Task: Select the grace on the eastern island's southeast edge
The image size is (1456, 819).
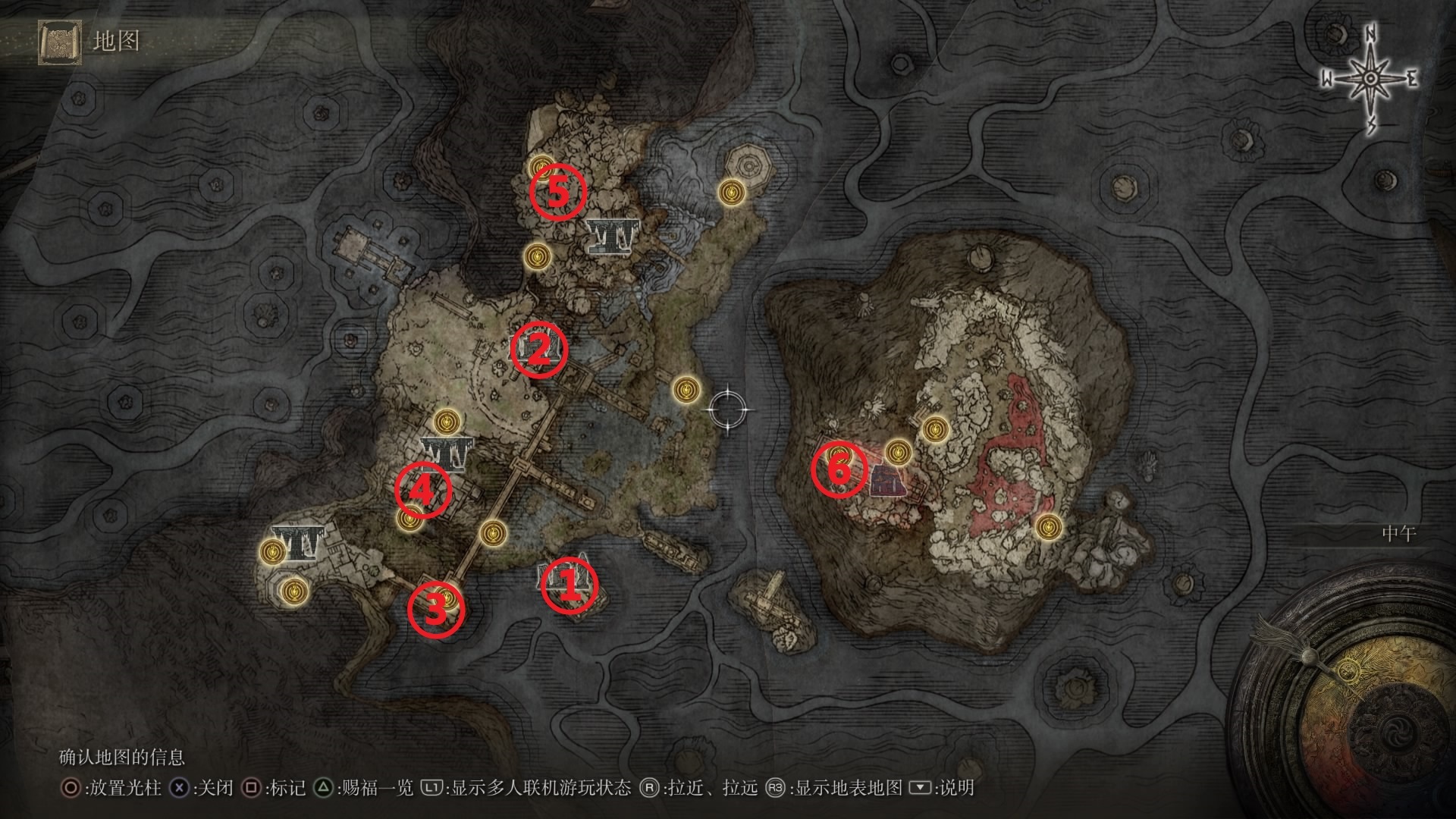Action: coord(1049,526)
